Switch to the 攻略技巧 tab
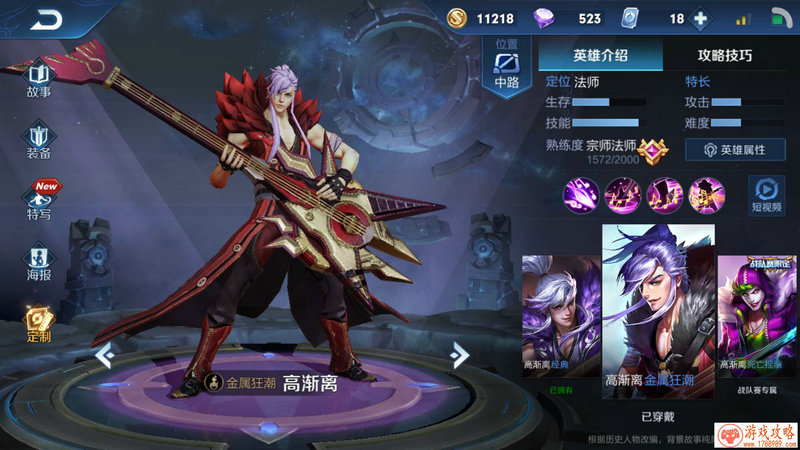The width and height of the screenshot is (800, 450). 724,56
